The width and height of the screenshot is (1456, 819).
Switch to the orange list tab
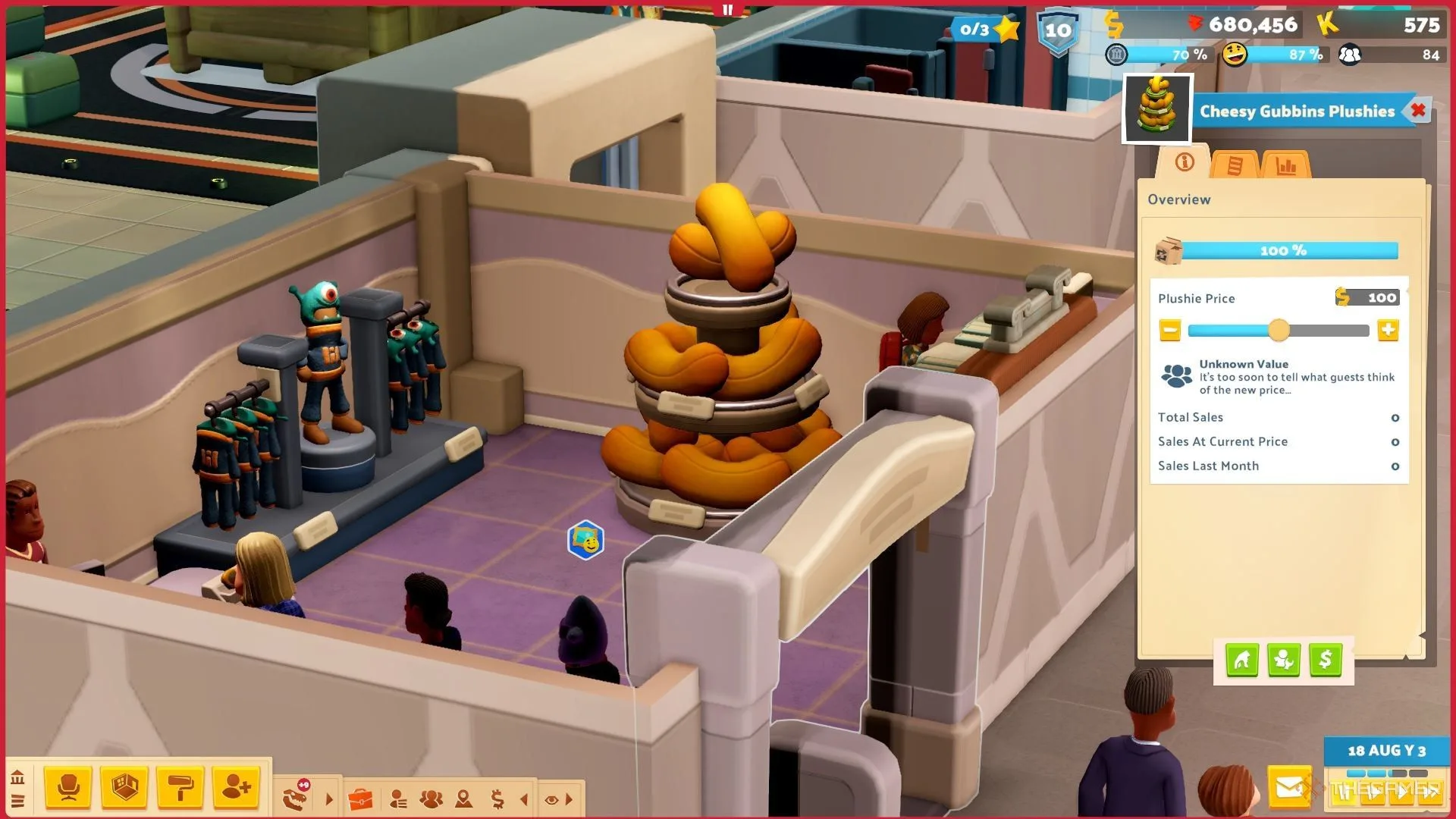pos(1235,165)
